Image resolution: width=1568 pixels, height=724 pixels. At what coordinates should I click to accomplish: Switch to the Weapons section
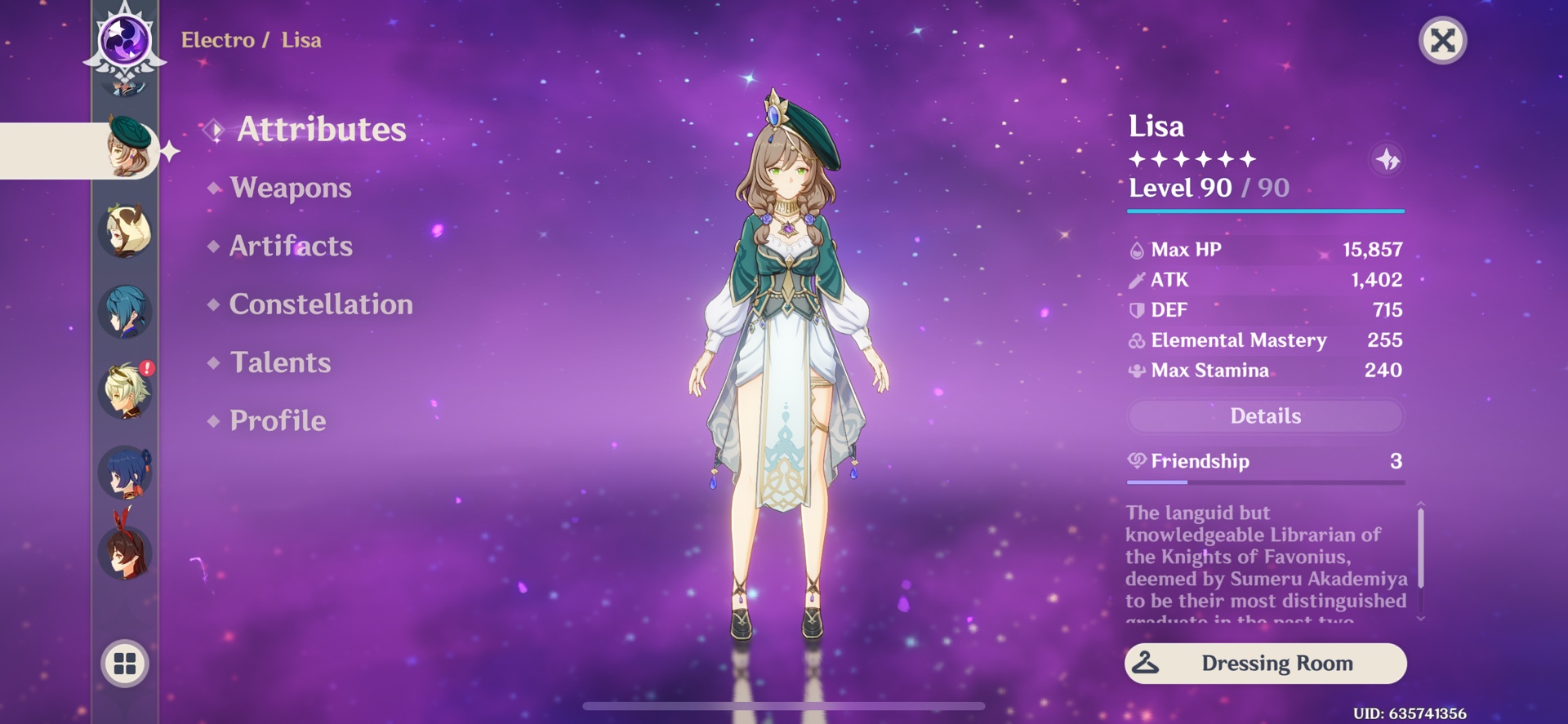pyautogui.click(x=290, y=189)
